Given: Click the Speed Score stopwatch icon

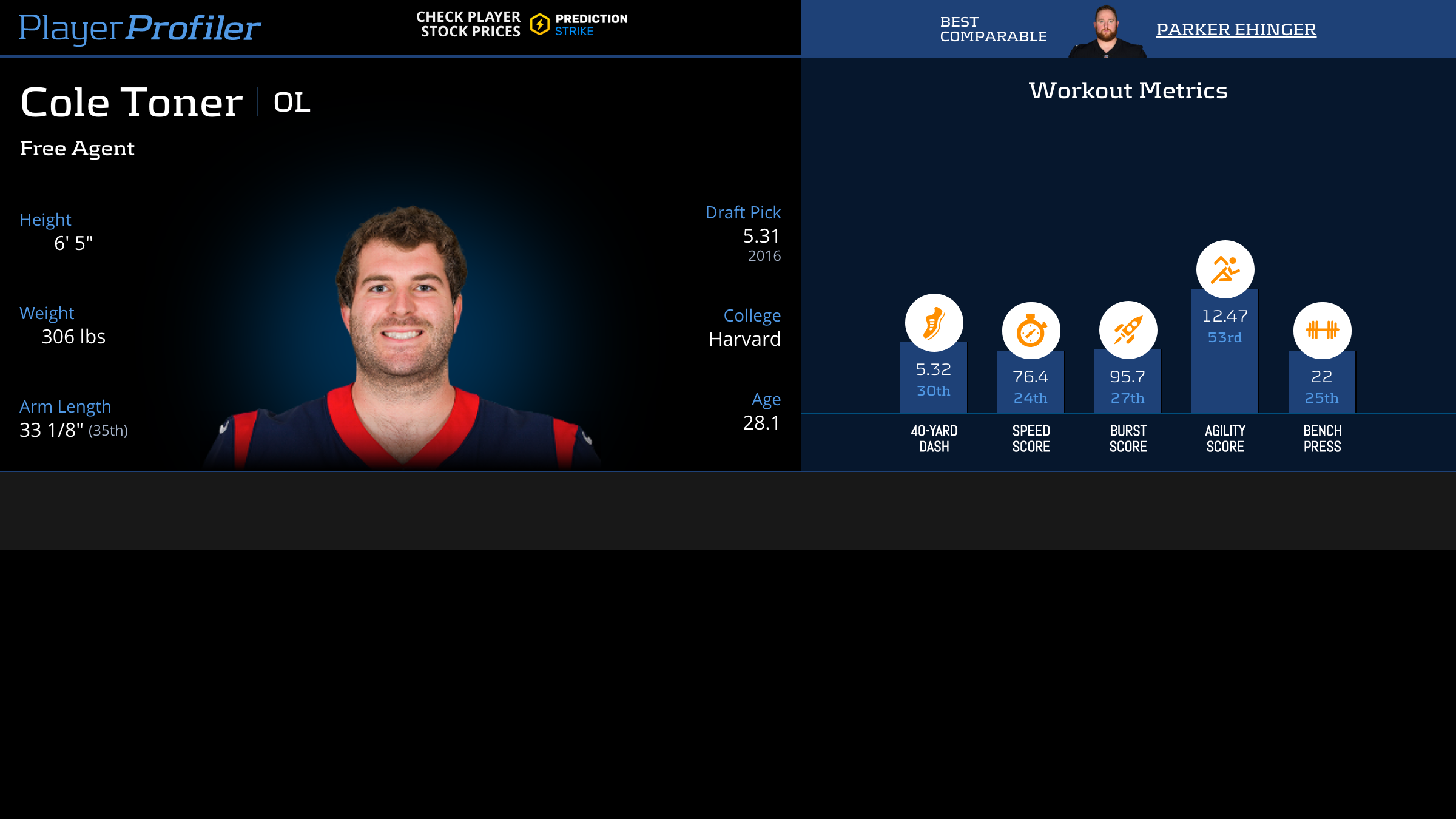Looking at the screenshot, I should tap(1031, 331).
